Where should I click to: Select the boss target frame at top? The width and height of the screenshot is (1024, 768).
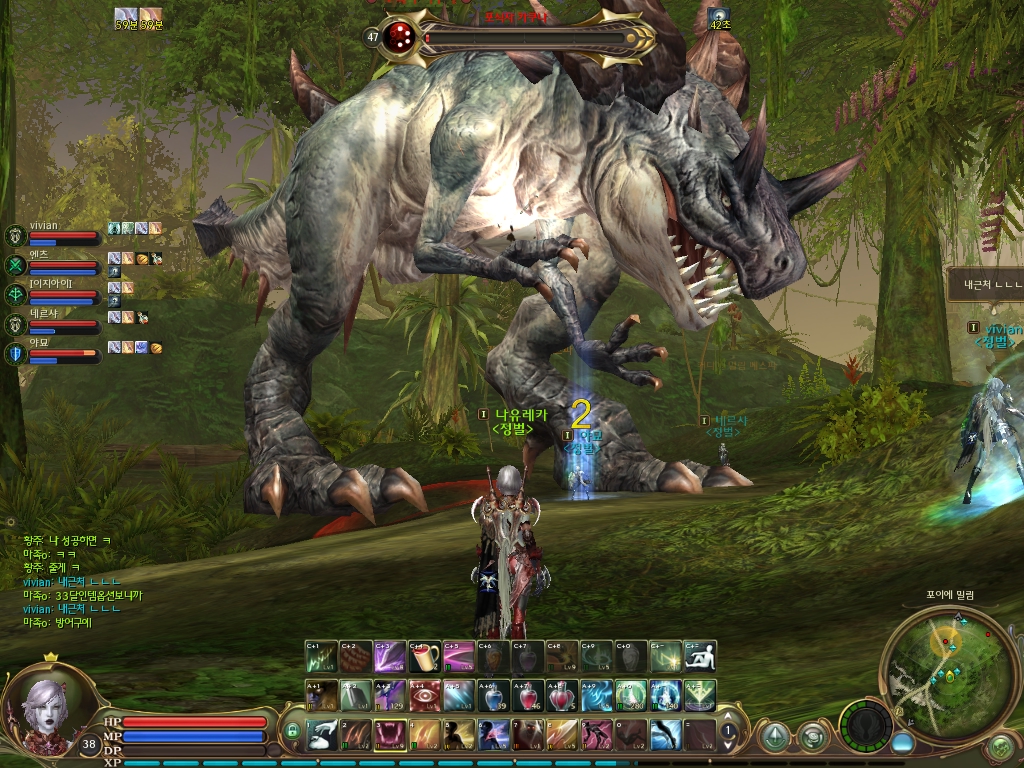point(520,38)
